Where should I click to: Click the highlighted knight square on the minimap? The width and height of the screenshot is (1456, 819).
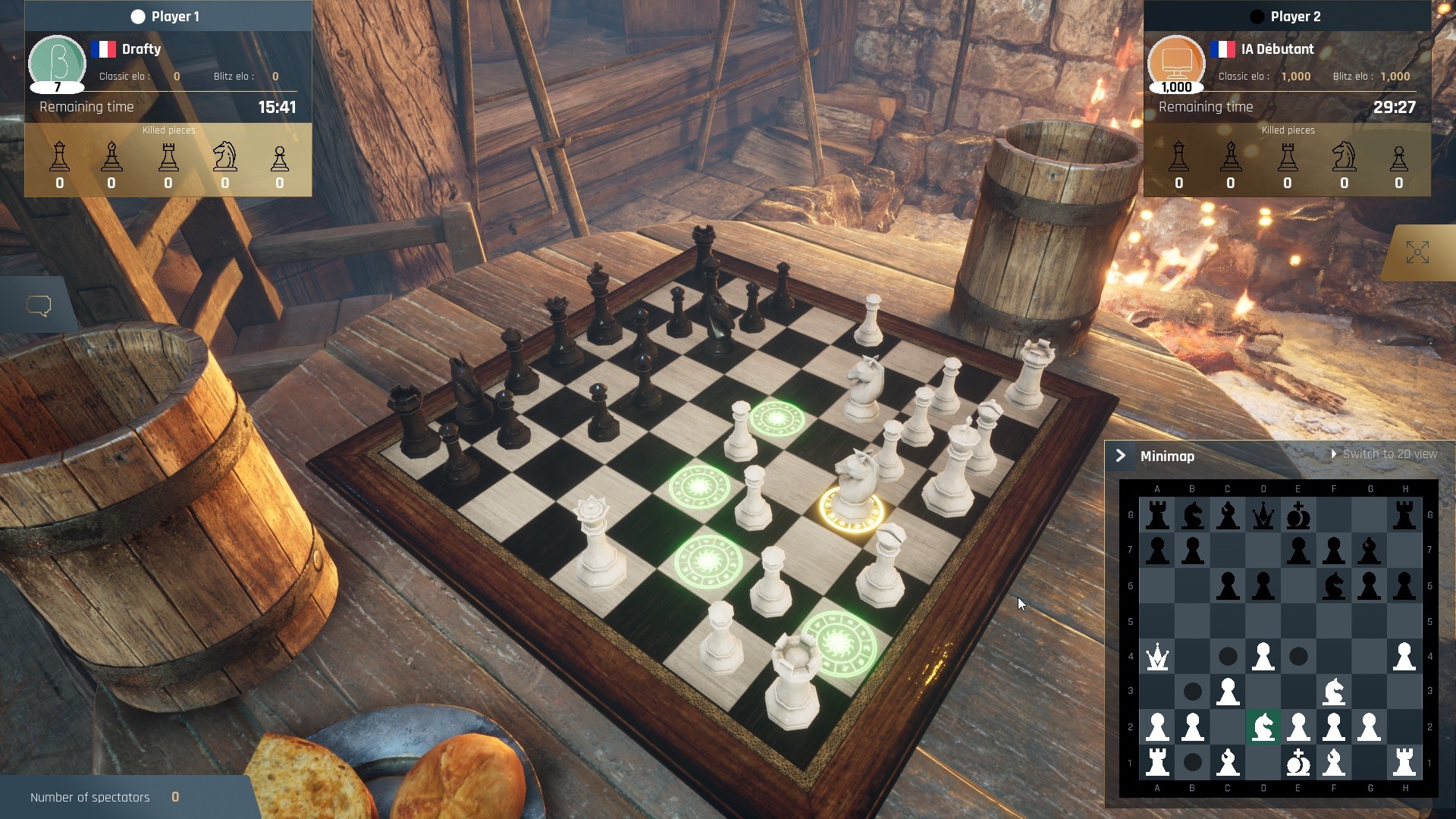(1263, 726)
